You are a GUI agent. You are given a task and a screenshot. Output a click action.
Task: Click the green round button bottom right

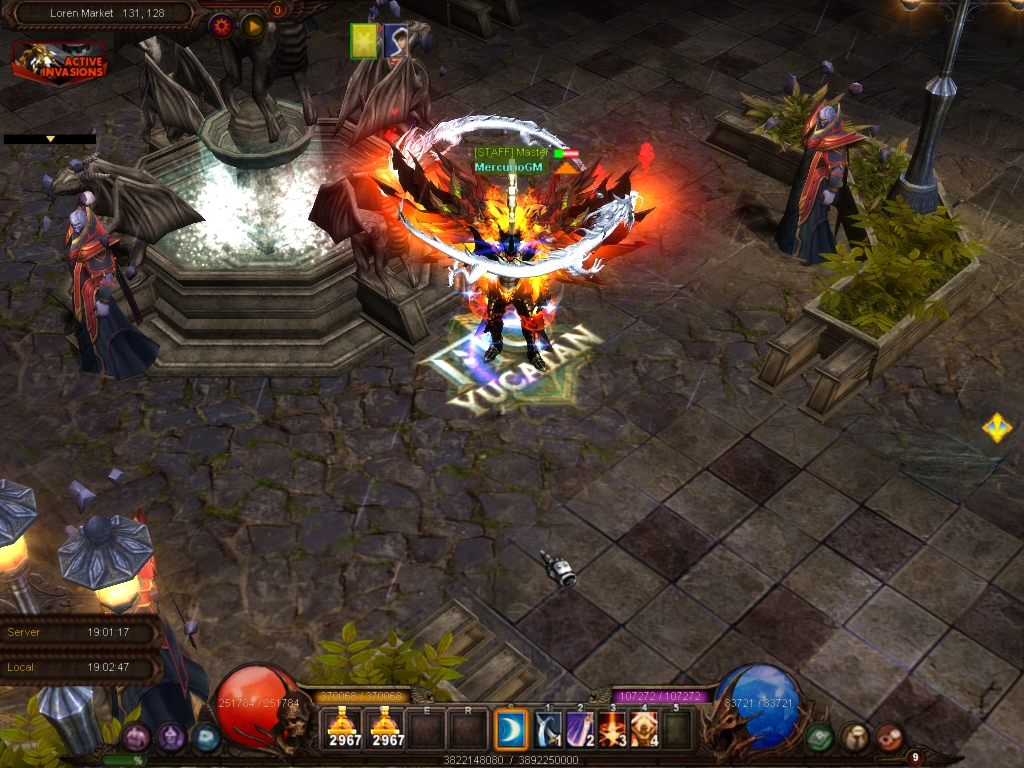coord(819,738)
